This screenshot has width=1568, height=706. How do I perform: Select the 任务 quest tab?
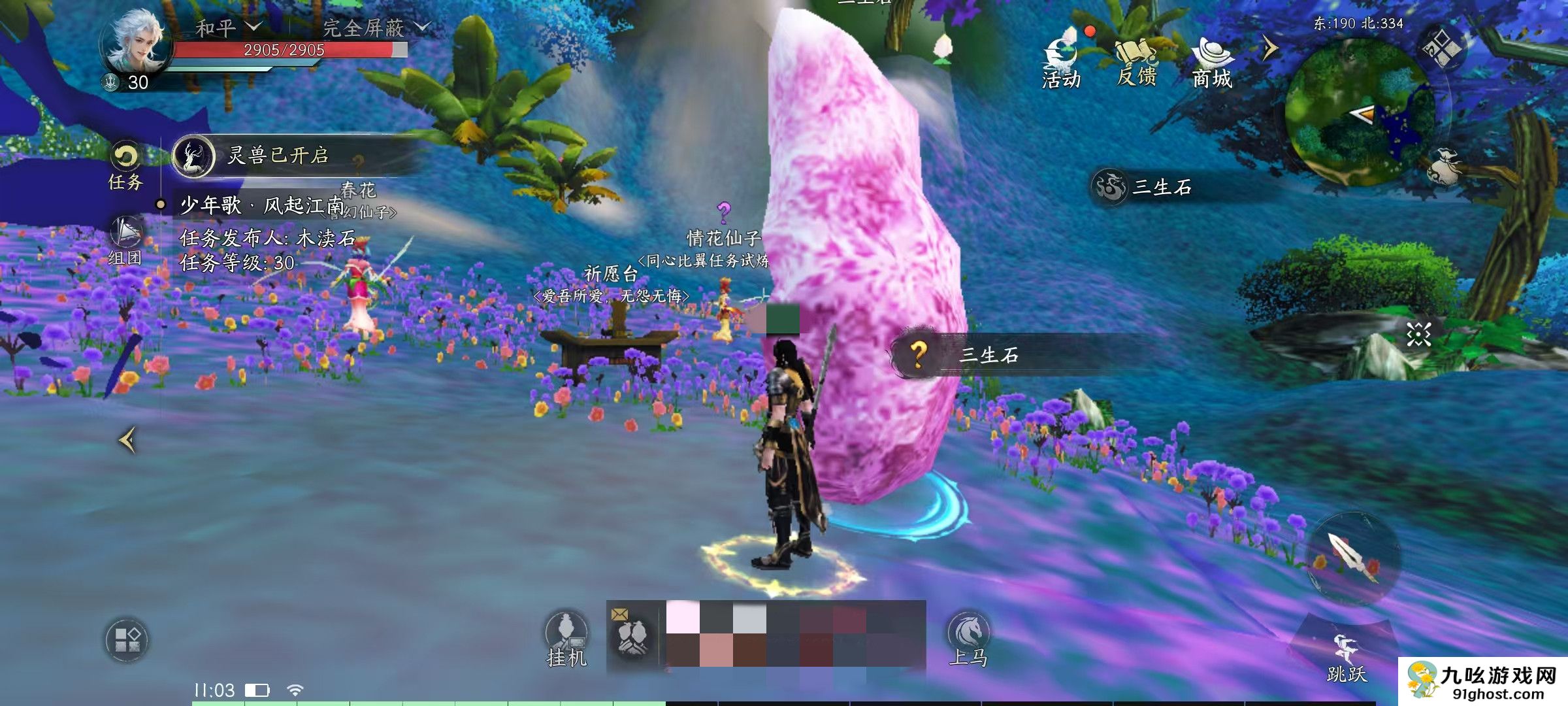click(125, 166)
